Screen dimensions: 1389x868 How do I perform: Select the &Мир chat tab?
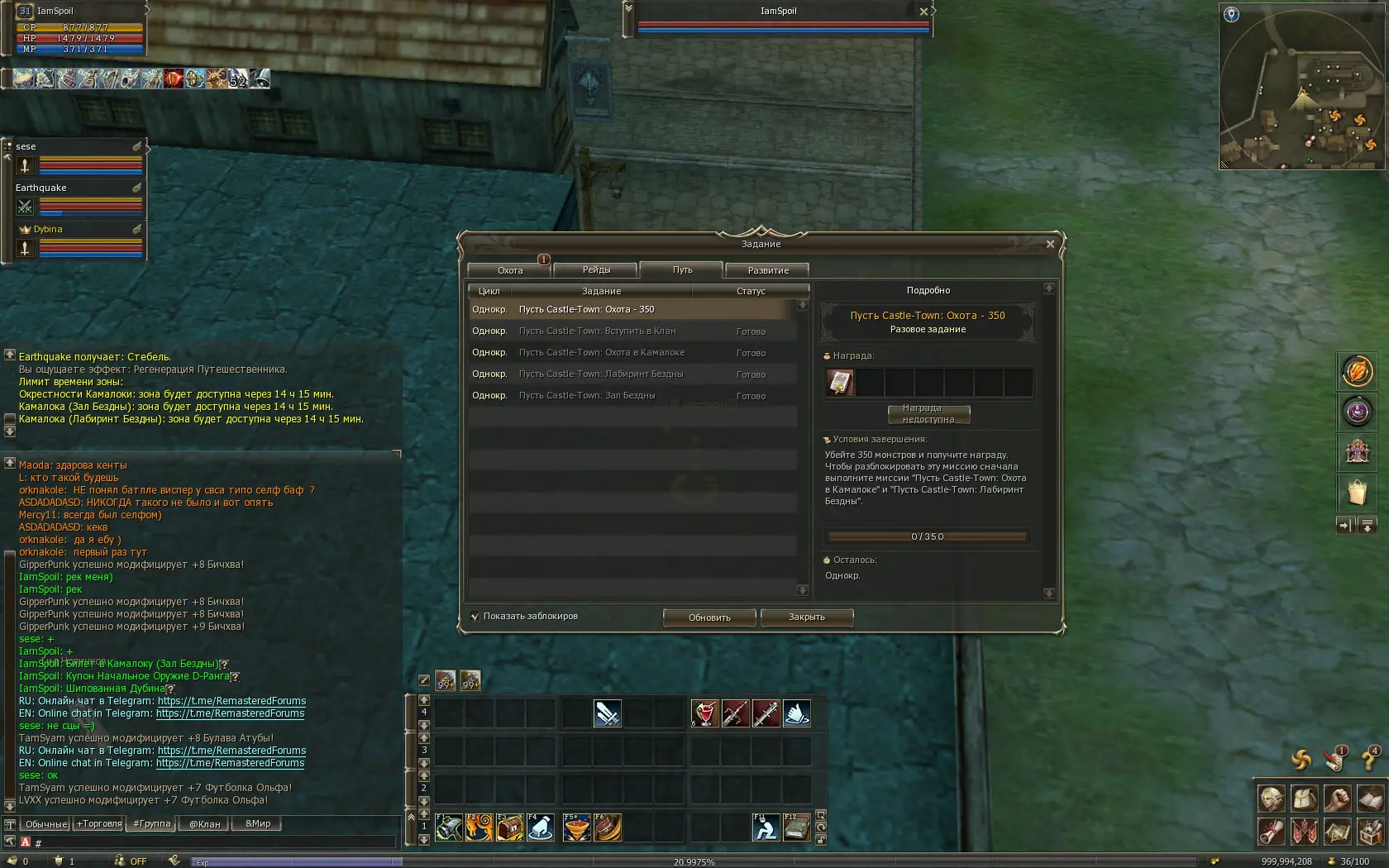[258, 824]
